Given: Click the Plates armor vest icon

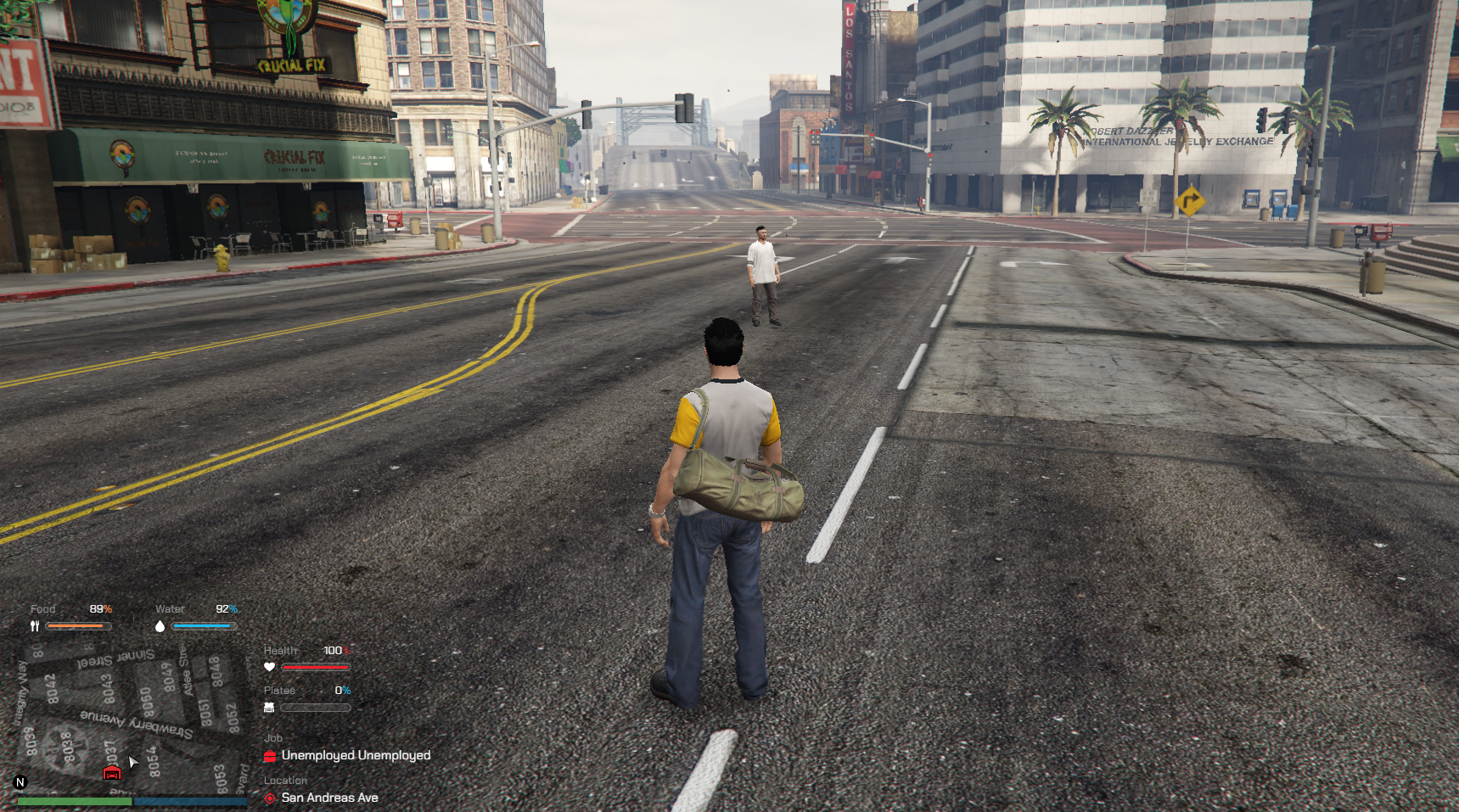Looking at the screenshot, I should click(x=269, y=707).
